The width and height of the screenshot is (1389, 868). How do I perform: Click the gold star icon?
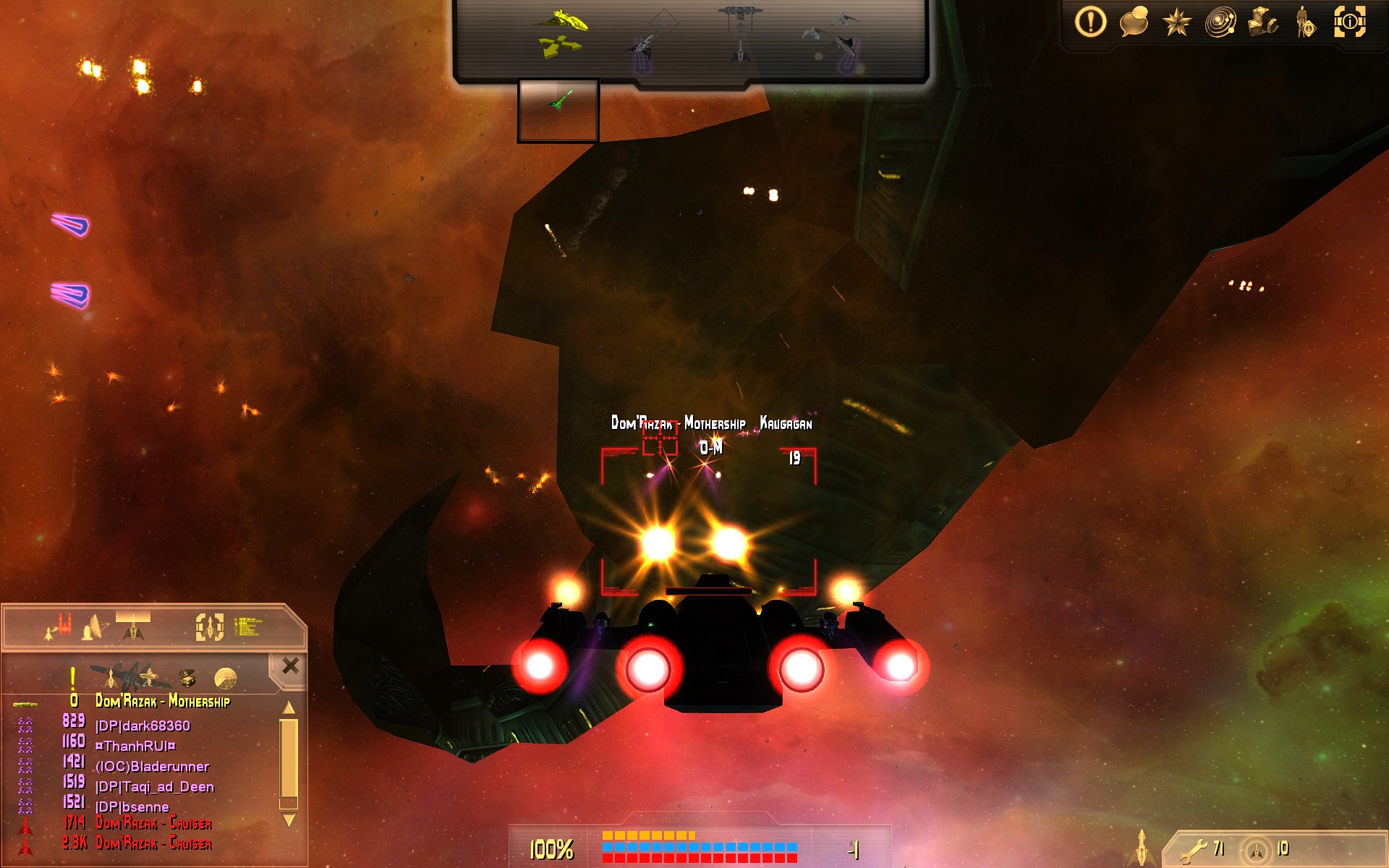(1176, 22)
